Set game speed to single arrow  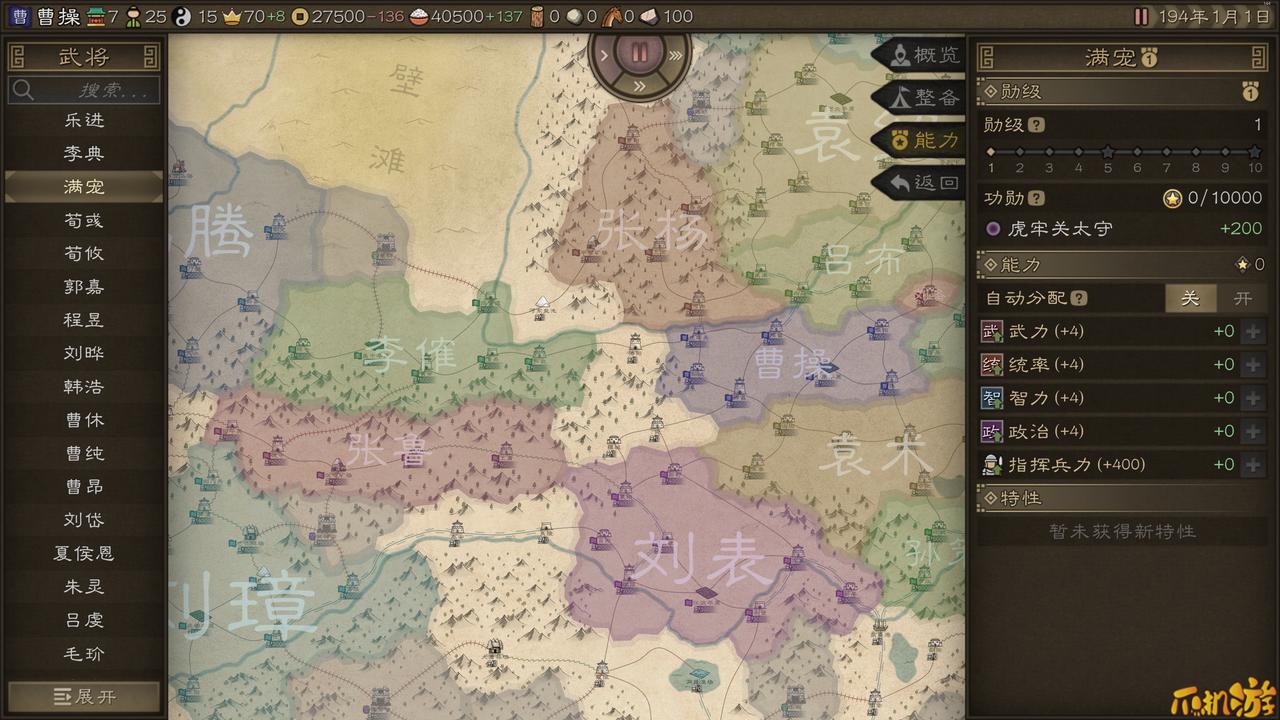(x=604, y=55)
